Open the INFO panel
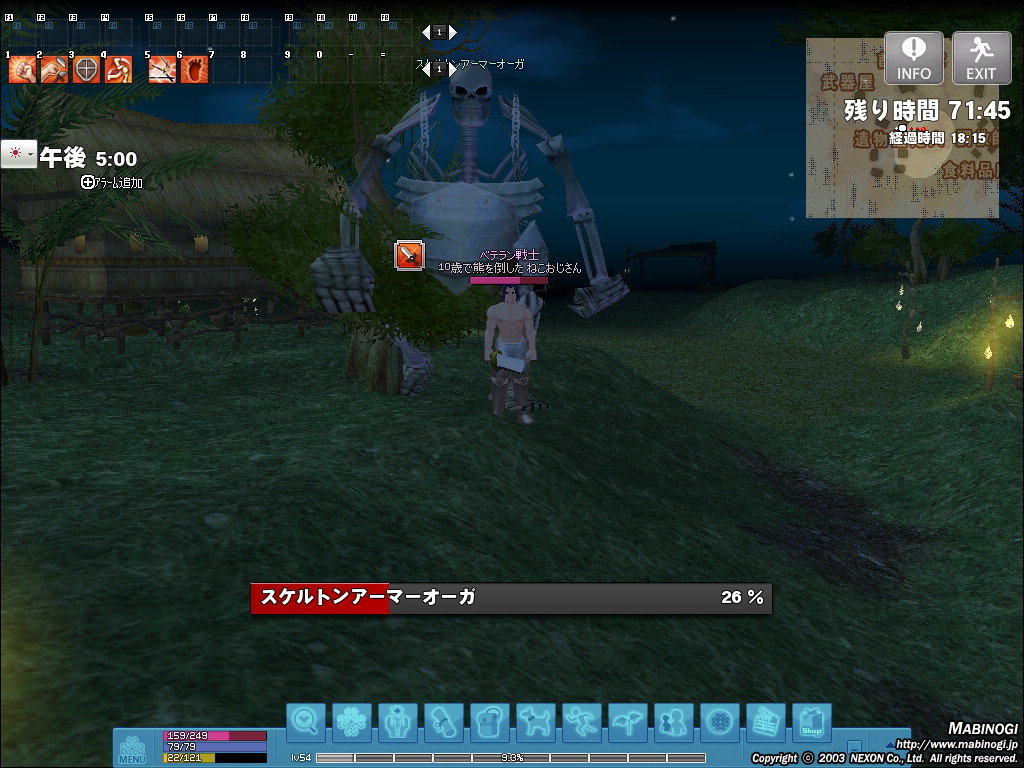Viewport: 1024px width, 768px height. coord(913,57)
